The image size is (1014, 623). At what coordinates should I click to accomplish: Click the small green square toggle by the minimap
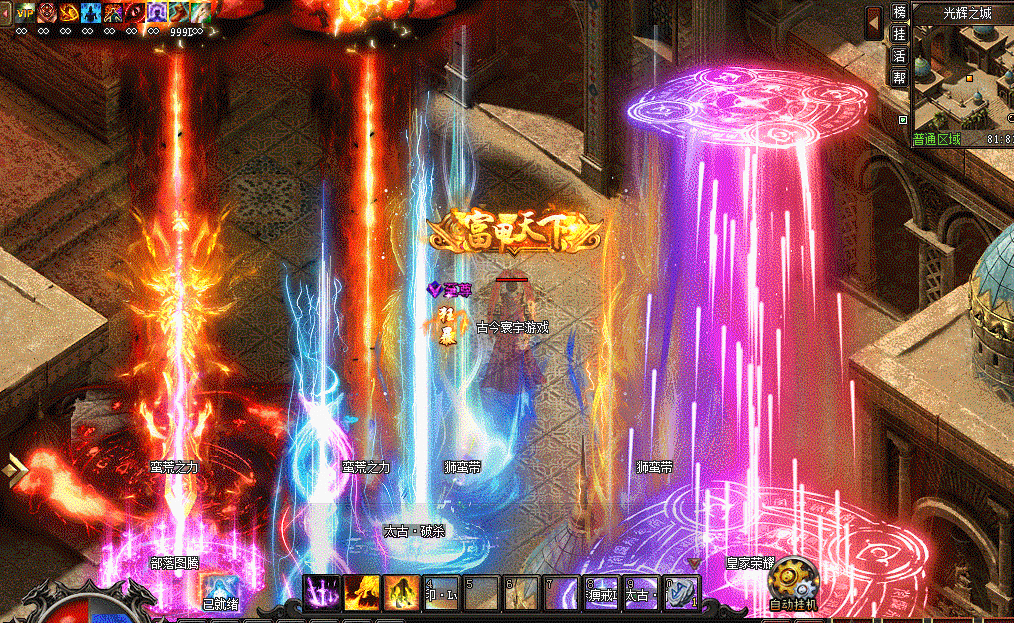(903, 120)
